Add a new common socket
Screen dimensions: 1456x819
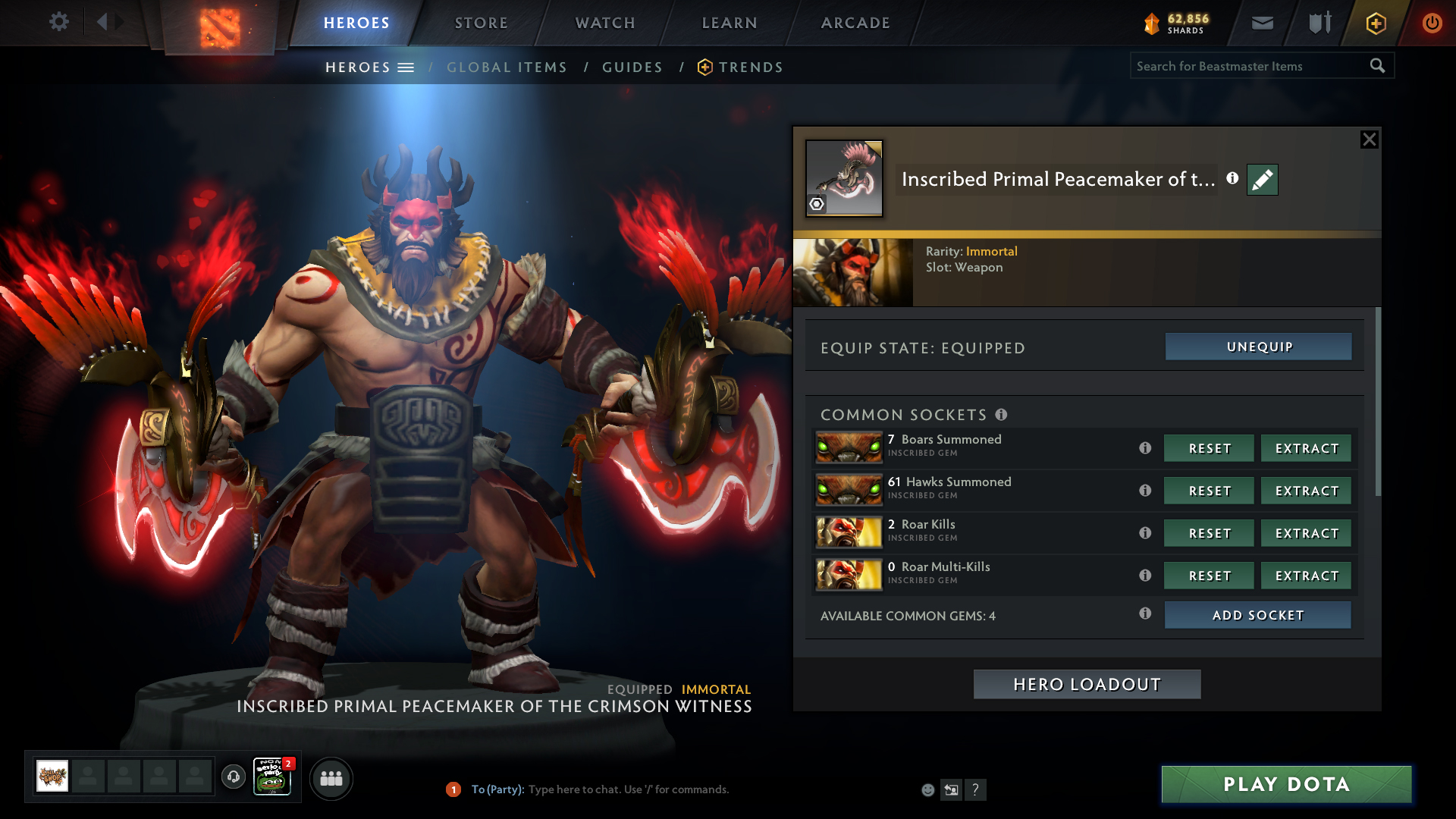coord(1257,615)
